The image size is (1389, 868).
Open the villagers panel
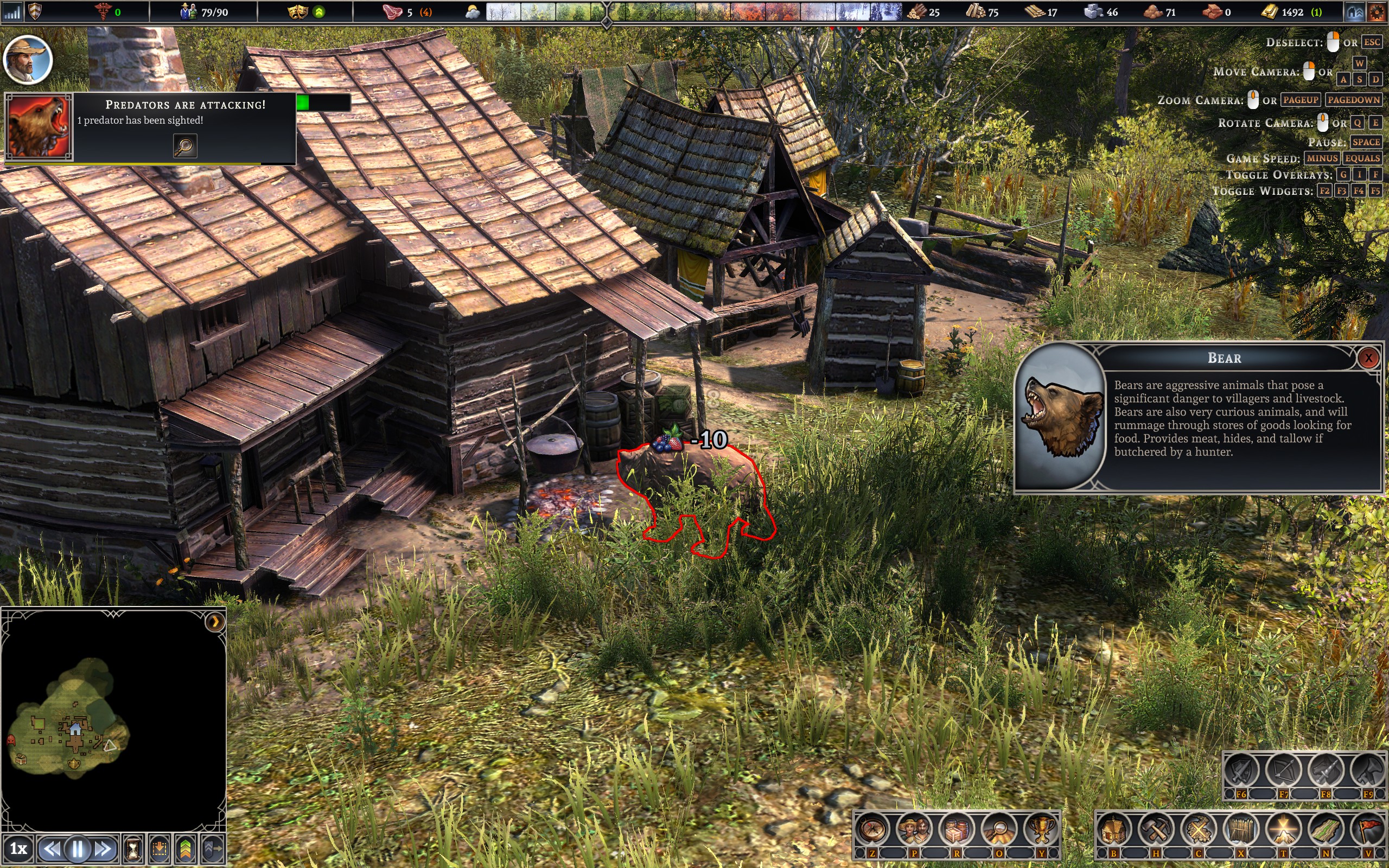914,829
